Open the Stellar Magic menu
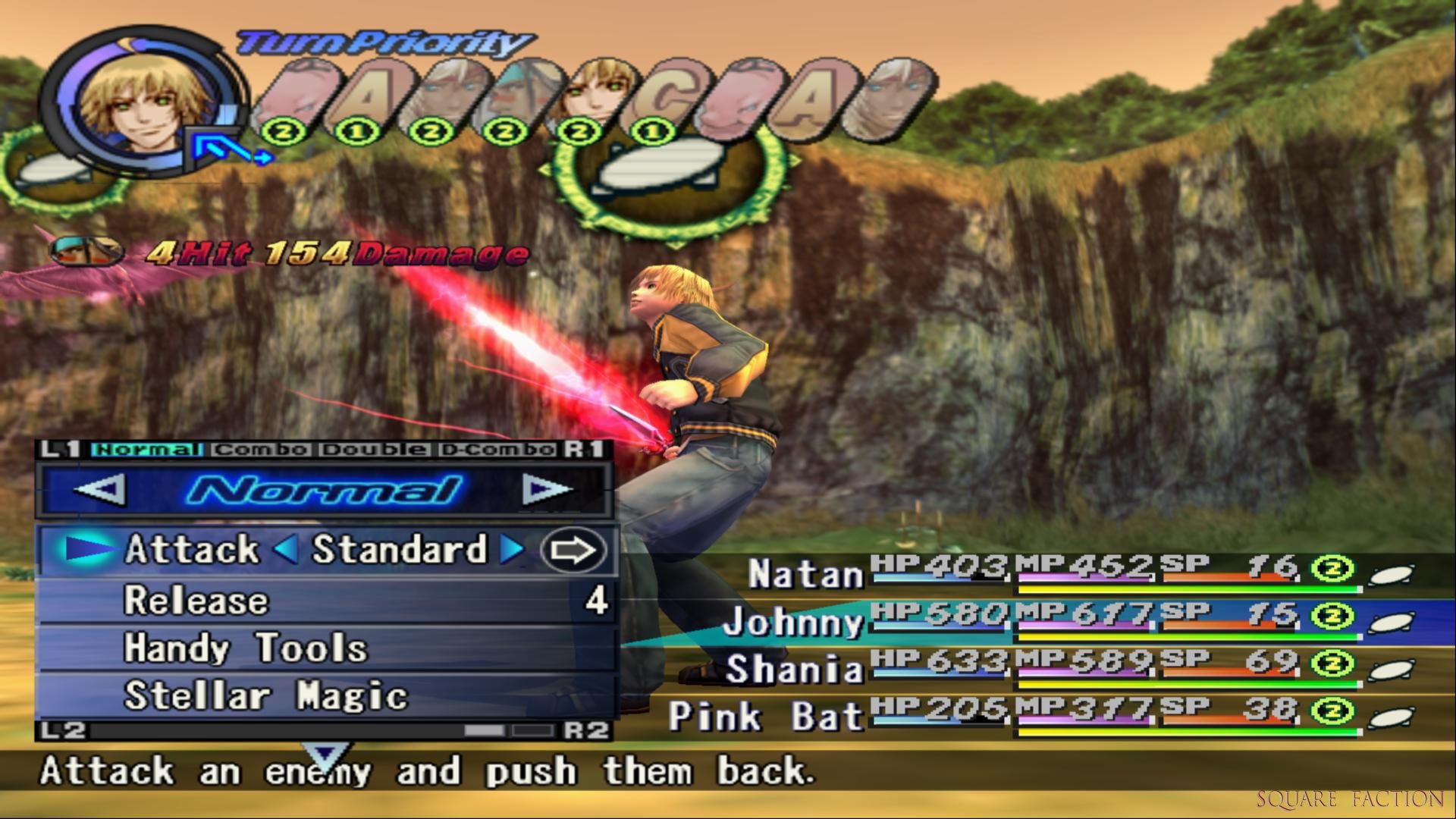Screen dimensions: 1456x819 (x=265, y=696)
